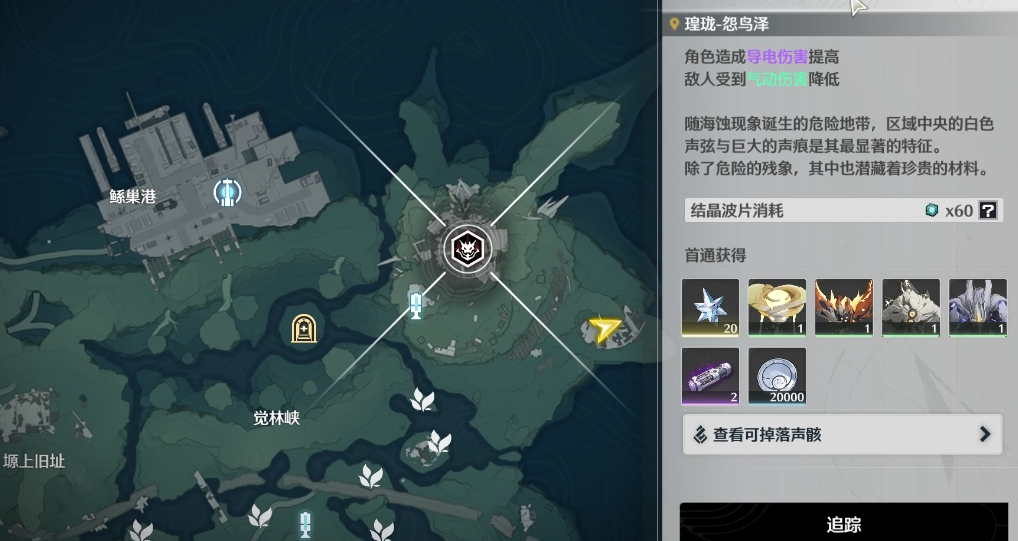Check the grey one-eyed echo reward
Viewport: 1018px width, 541px height.
click(x=911, y=307)
